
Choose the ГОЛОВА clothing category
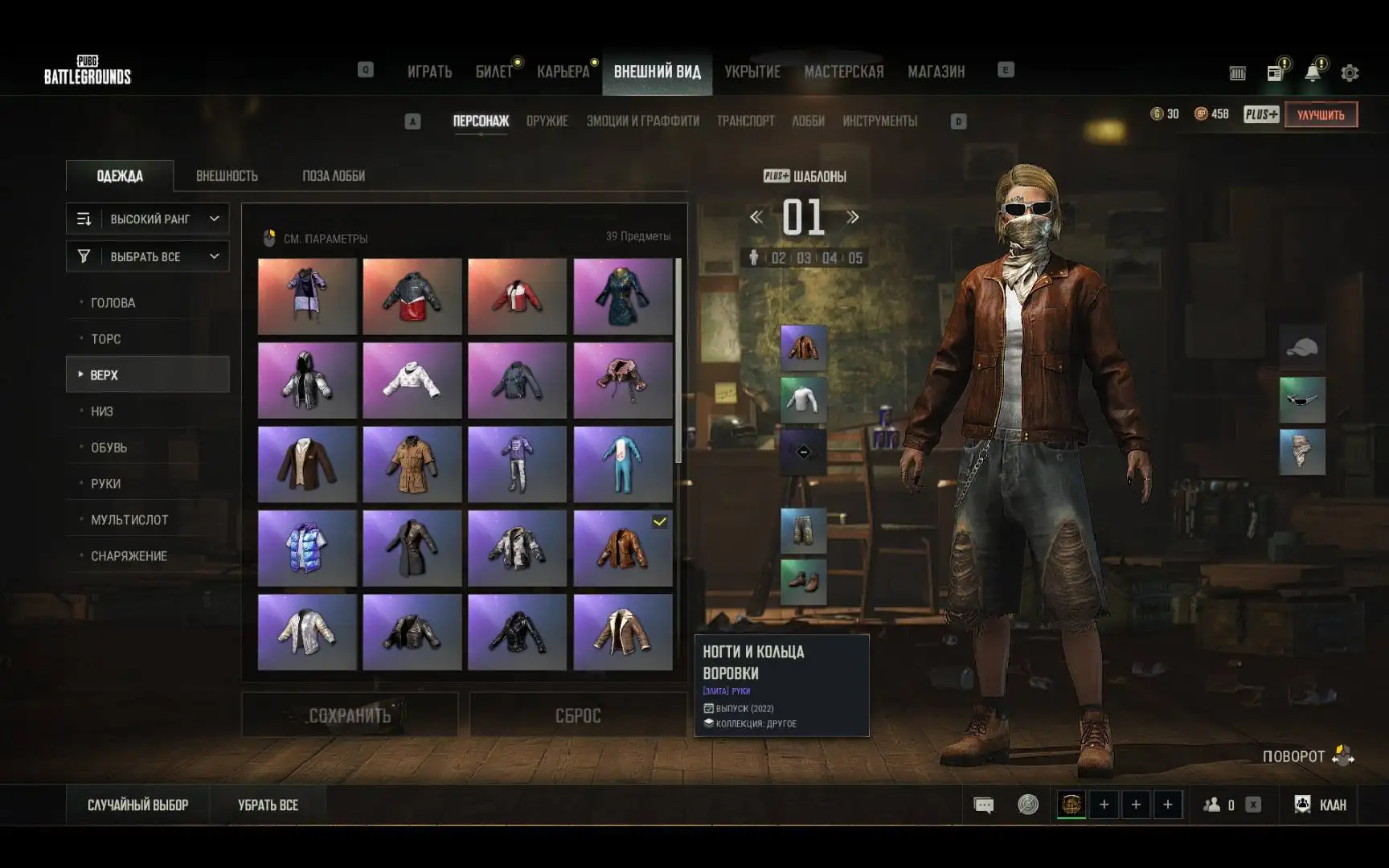pos(113,303)
